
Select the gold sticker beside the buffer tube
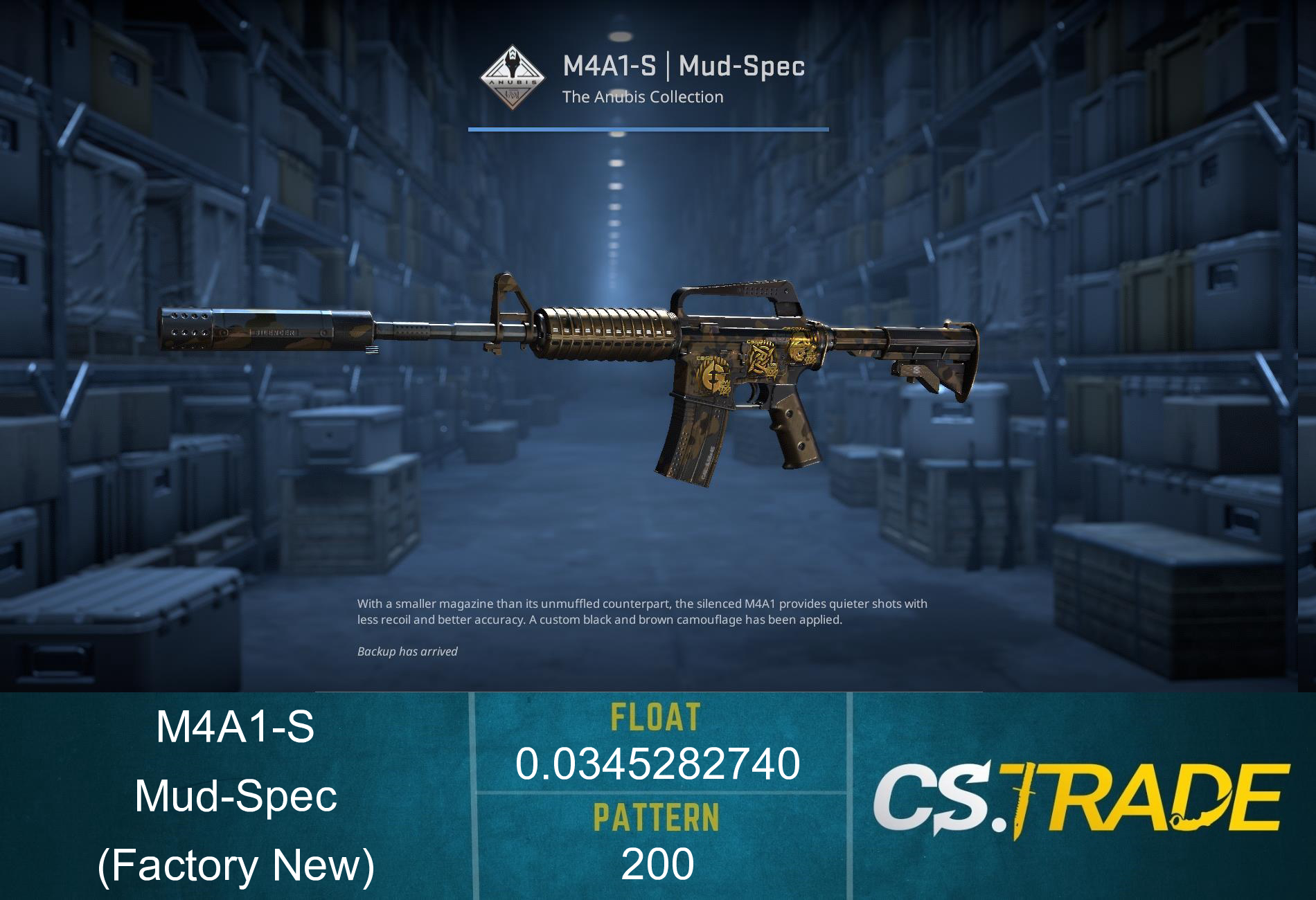(x=803, y=349)
